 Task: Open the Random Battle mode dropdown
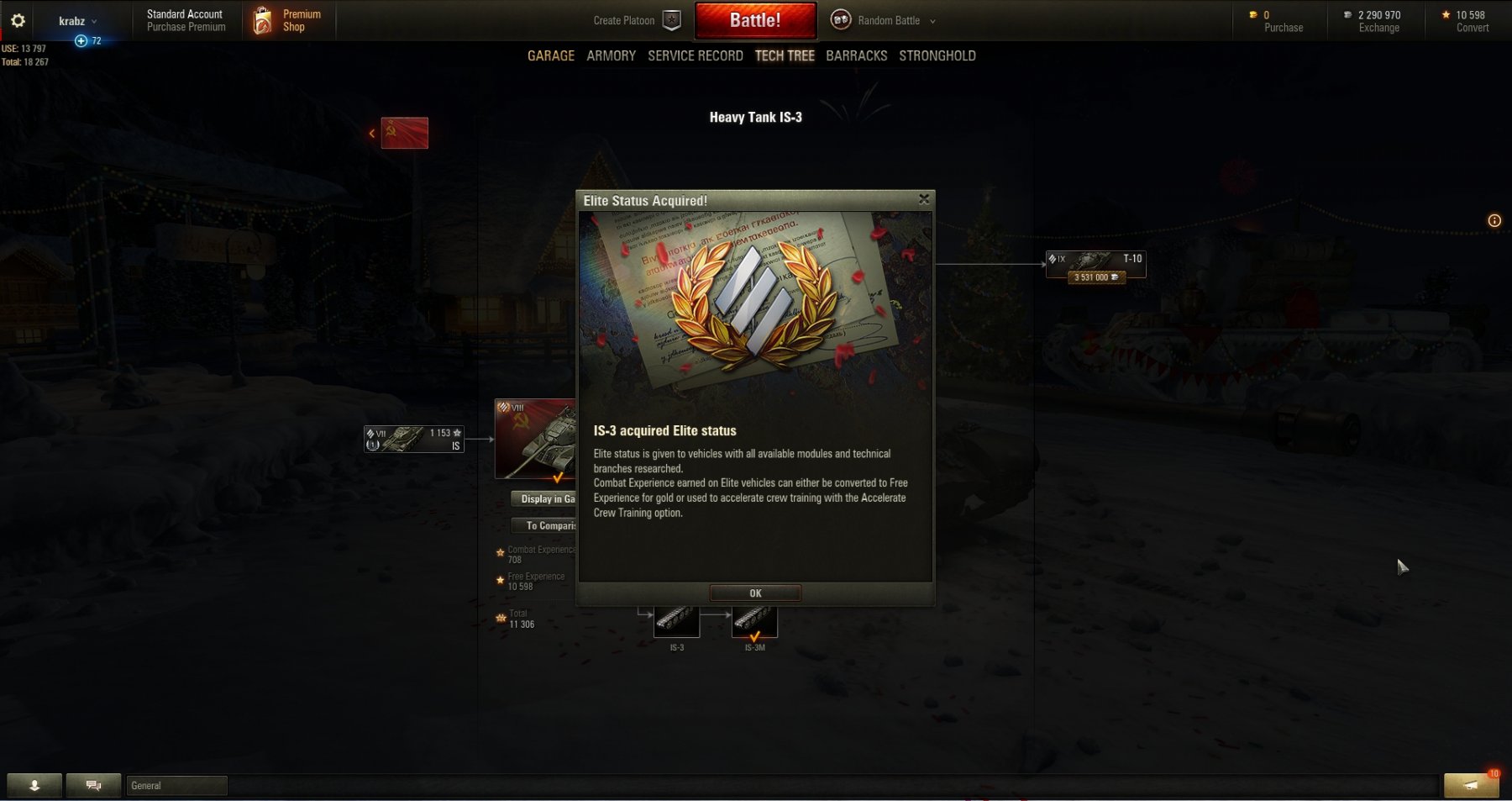tap(888, 20)
